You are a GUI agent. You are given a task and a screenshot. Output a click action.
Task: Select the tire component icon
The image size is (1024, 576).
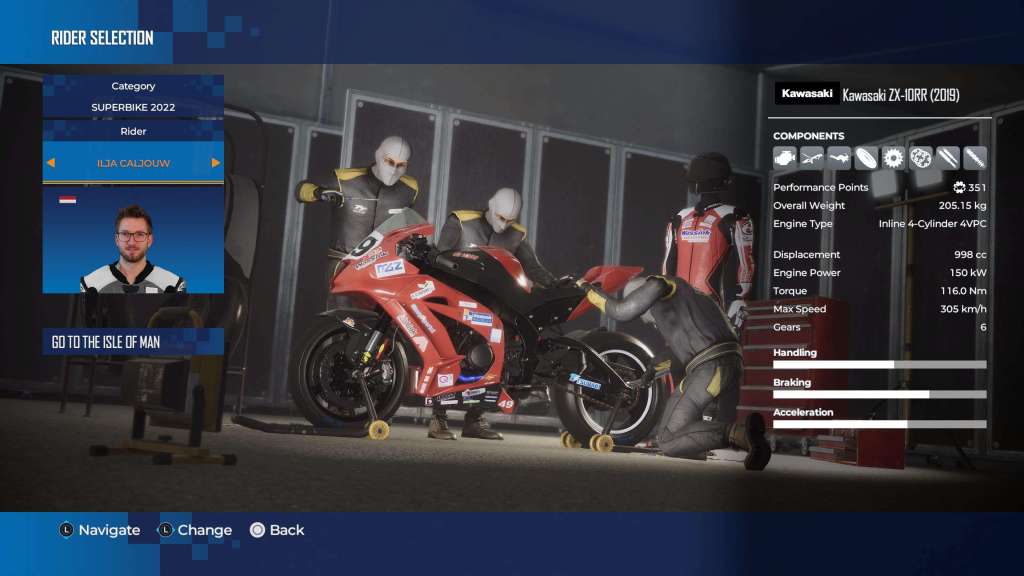click(866, 157)
